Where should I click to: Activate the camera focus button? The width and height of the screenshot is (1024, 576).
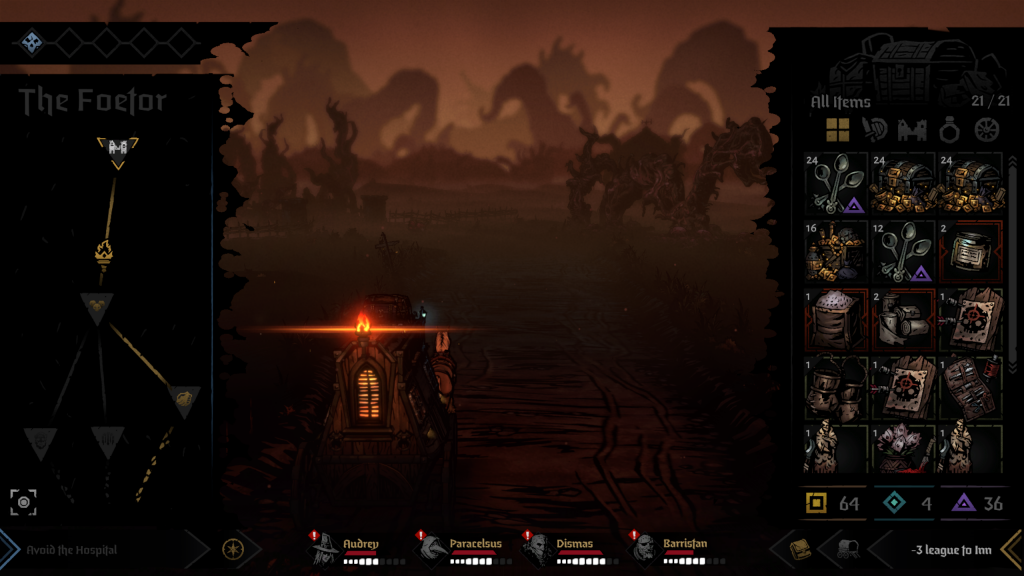pyautogui.click(x=24, y=501)
